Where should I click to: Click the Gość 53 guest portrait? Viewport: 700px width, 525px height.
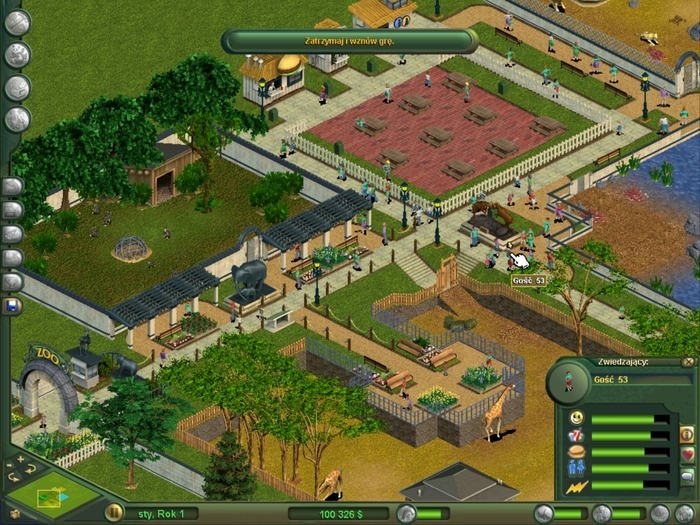click(568, 381)
